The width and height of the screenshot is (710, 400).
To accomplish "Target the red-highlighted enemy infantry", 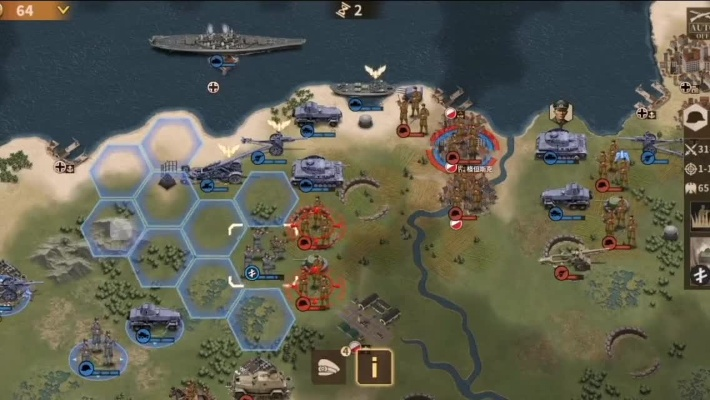I will pos(313,228).
